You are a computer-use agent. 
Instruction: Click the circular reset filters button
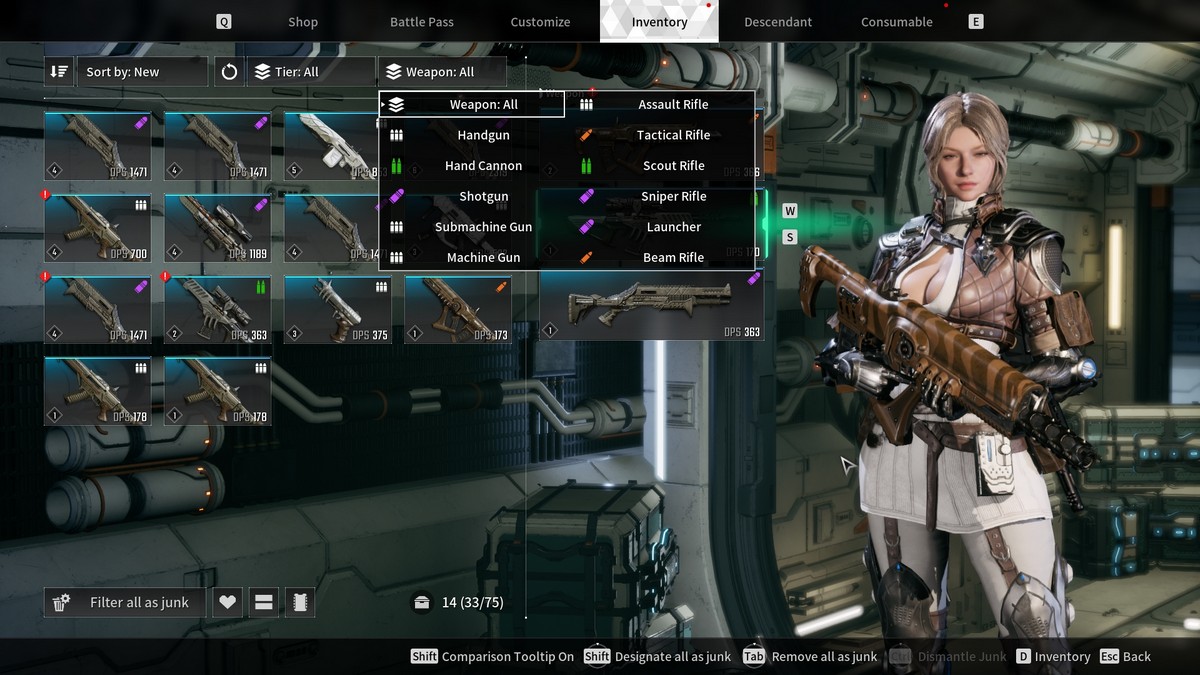tap(230, 72)
